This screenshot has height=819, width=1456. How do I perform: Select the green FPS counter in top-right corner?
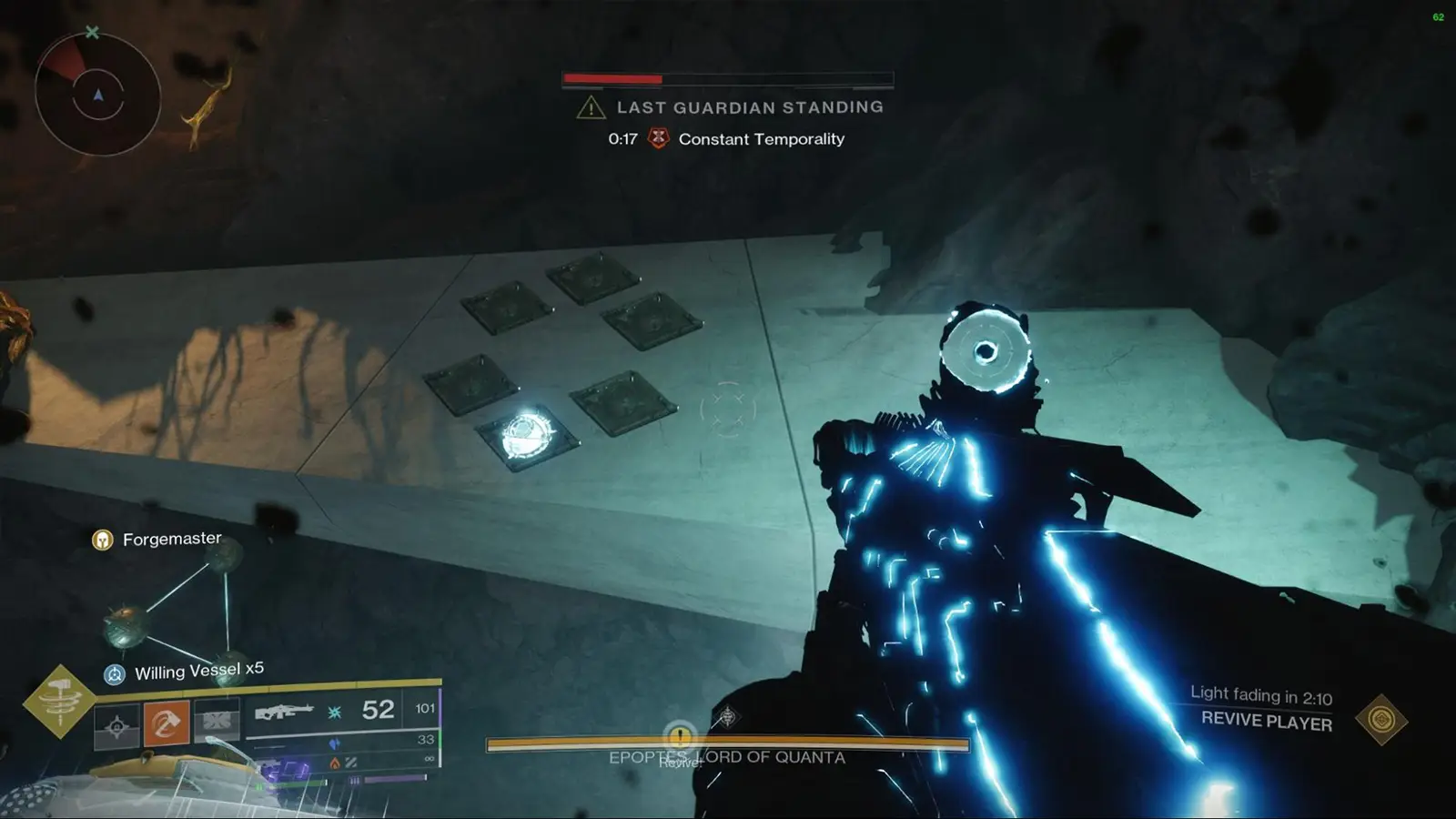tap(1439, 16)
